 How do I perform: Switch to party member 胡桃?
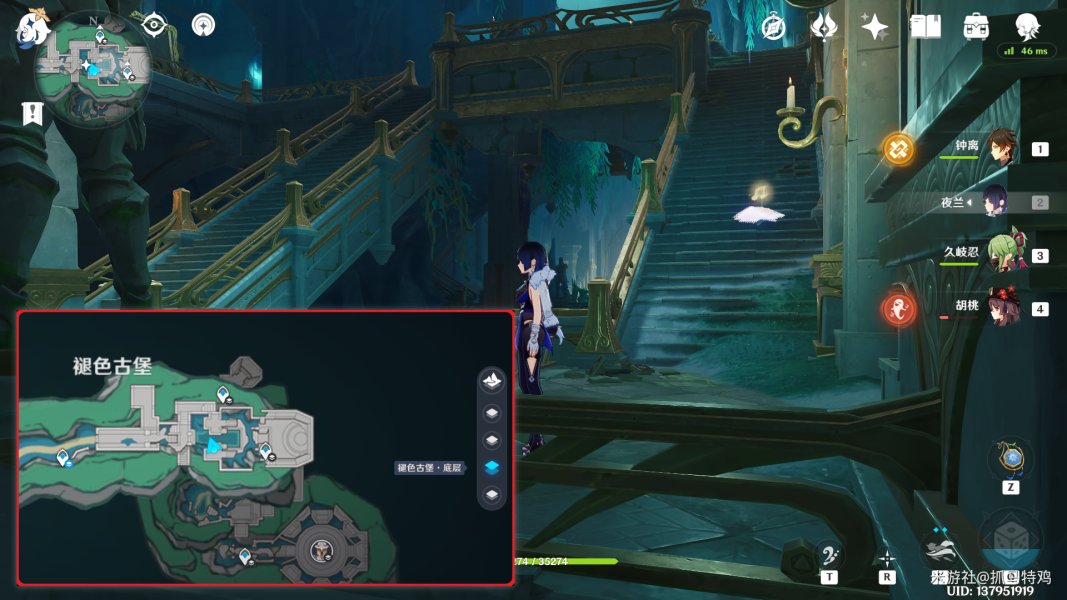(x=1001, y=308)
